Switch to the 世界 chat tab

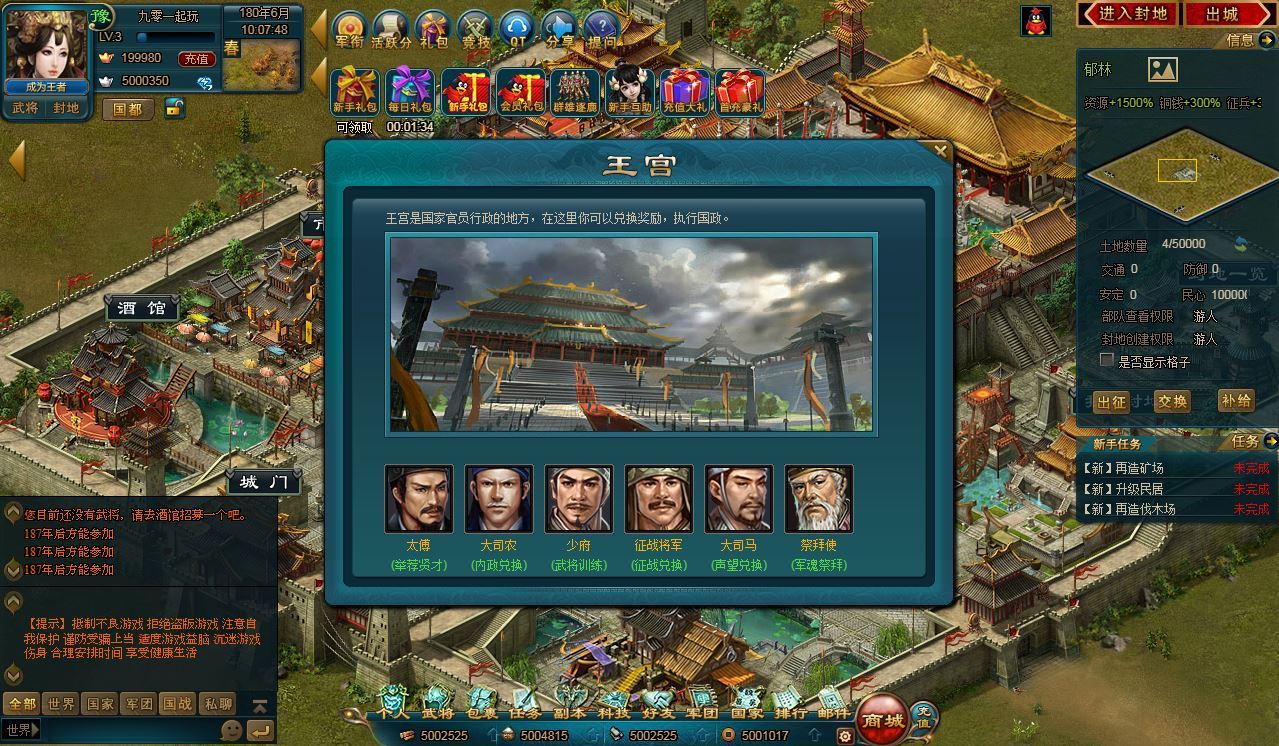click(61, 704)
